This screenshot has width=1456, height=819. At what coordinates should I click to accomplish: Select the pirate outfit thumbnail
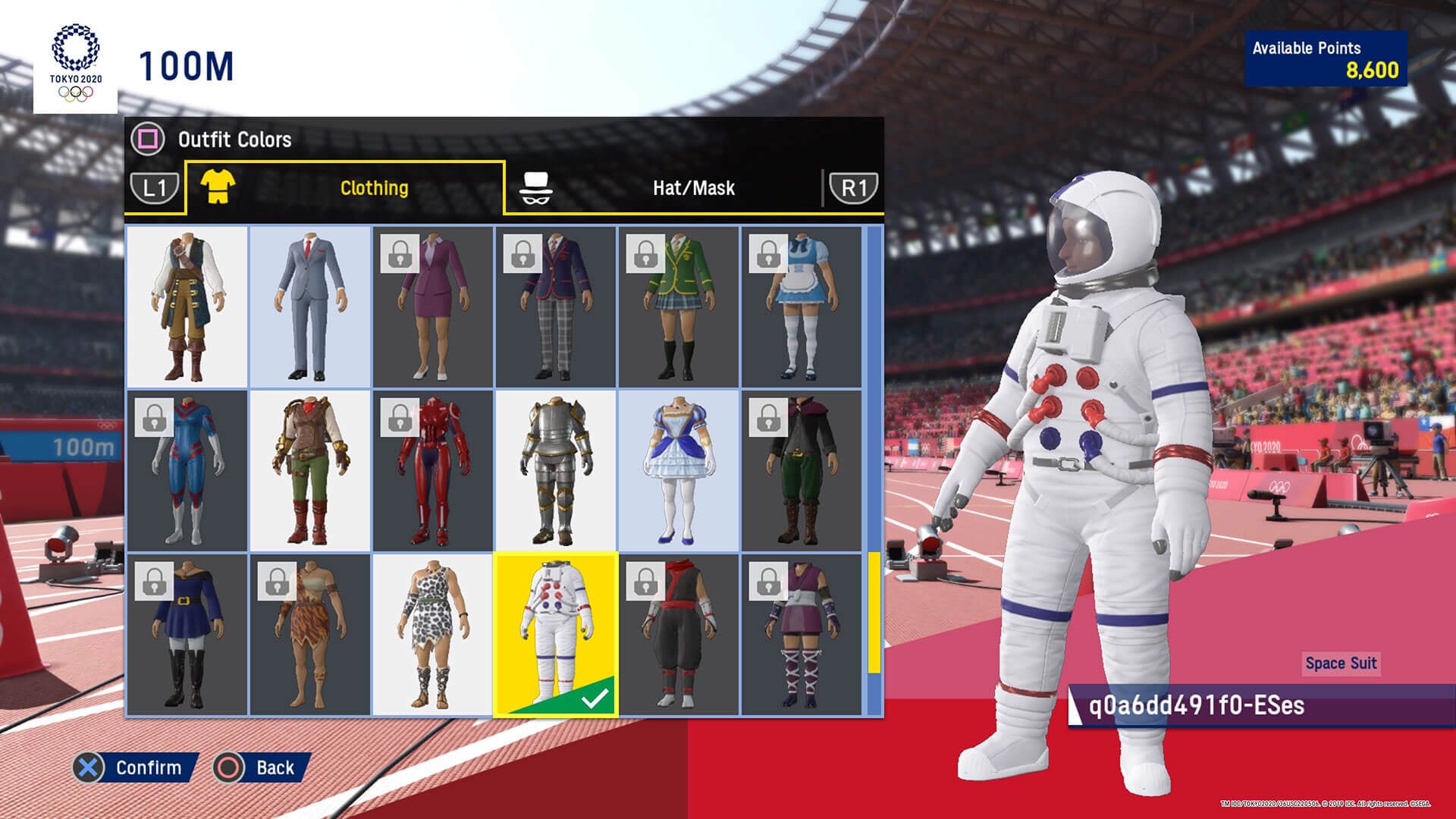(x=187, y=306)
